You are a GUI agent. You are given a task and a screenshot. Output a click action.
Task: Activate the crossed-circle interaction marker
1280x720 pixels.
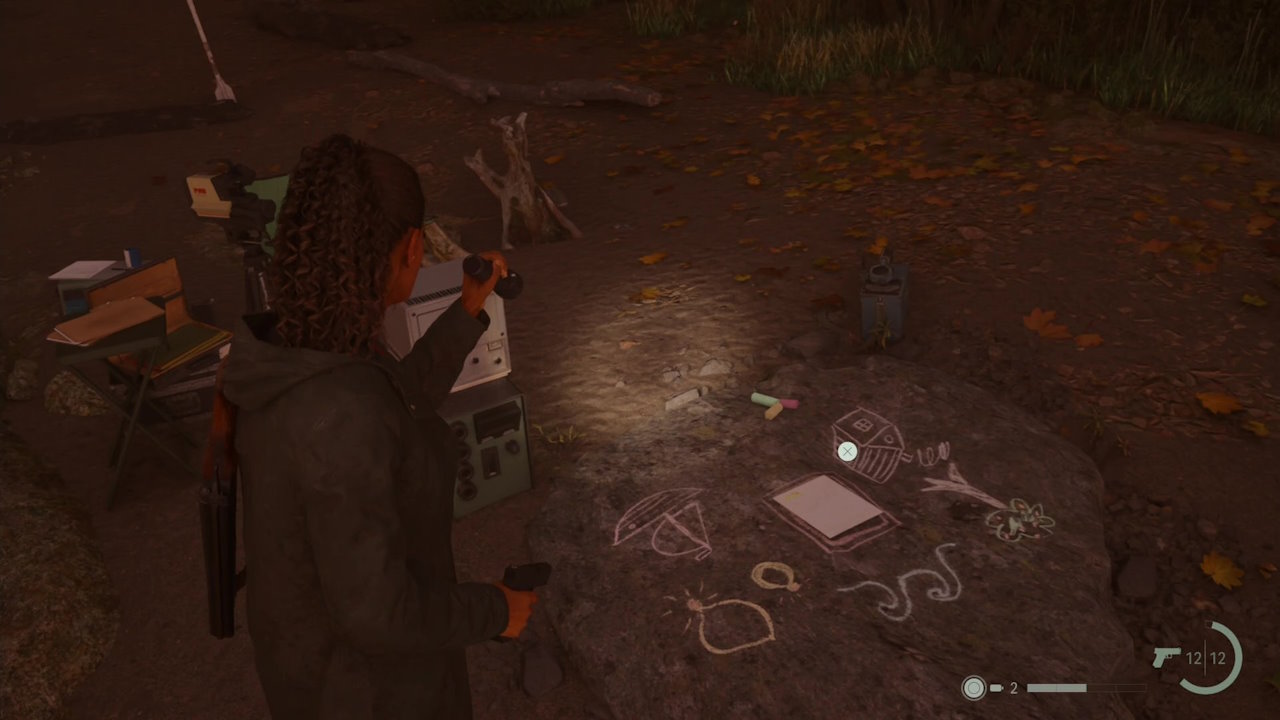click(x=847, y=452)
